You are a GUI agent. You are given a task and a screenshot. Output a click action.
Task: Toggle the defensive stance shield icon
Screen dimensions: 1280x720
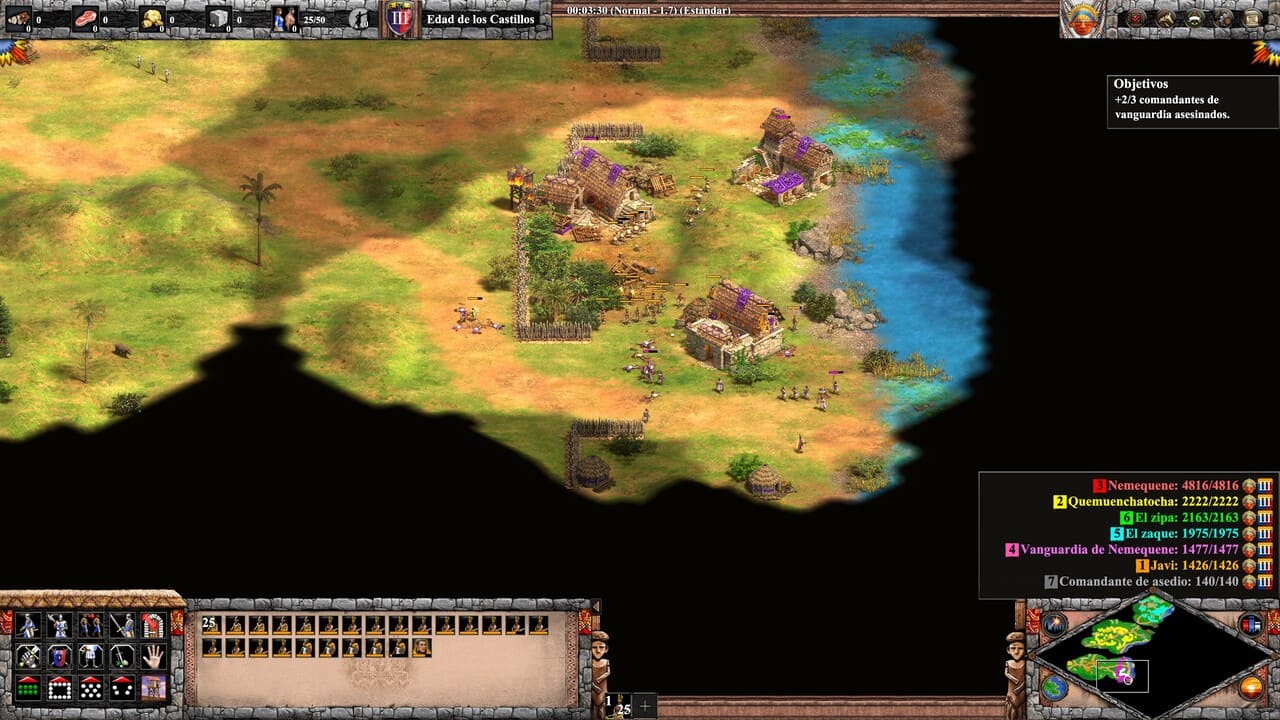[58, 658]
